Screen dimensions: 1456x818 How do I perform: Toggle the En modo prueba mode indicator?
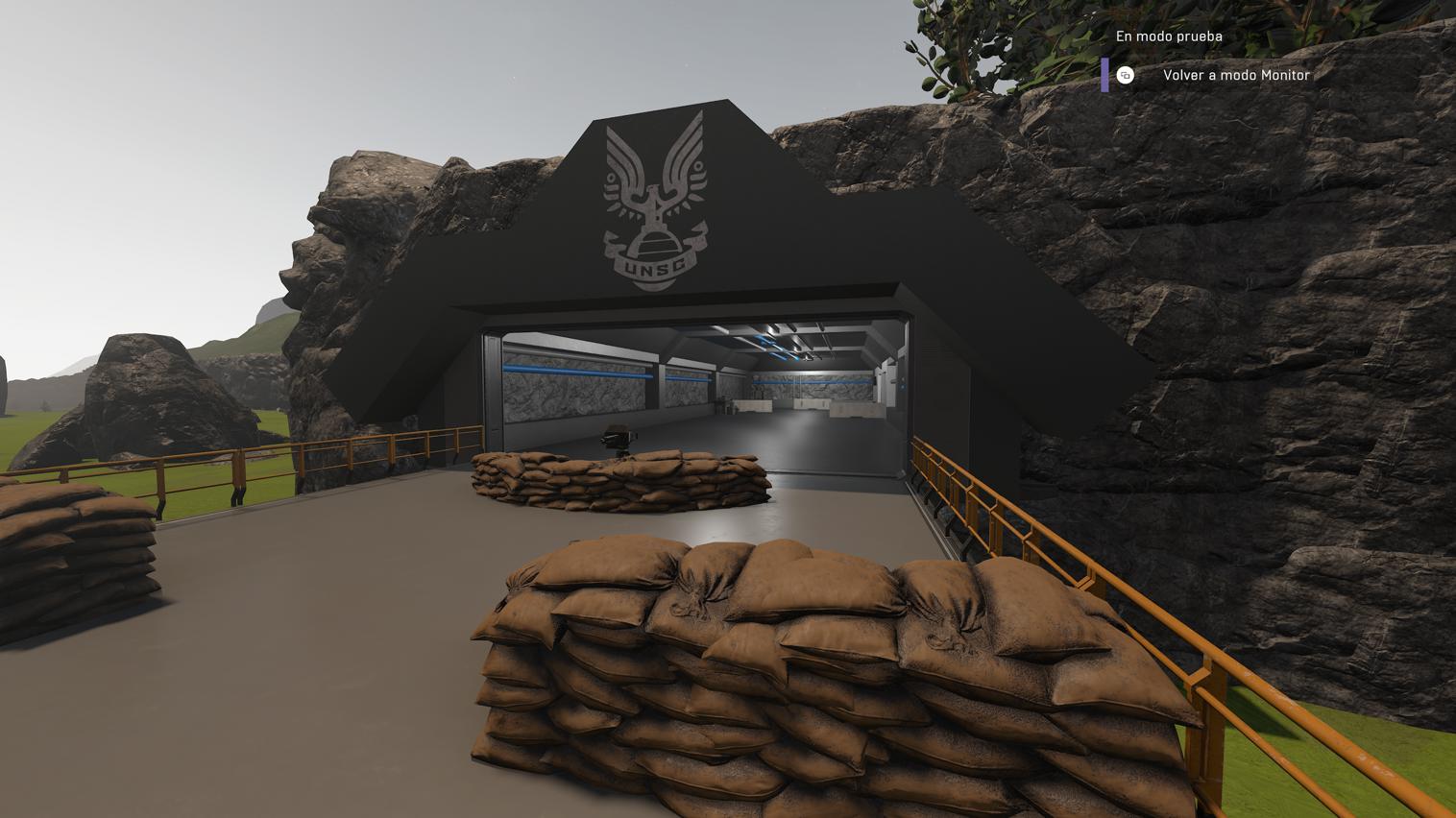[x=1170, y=36]
